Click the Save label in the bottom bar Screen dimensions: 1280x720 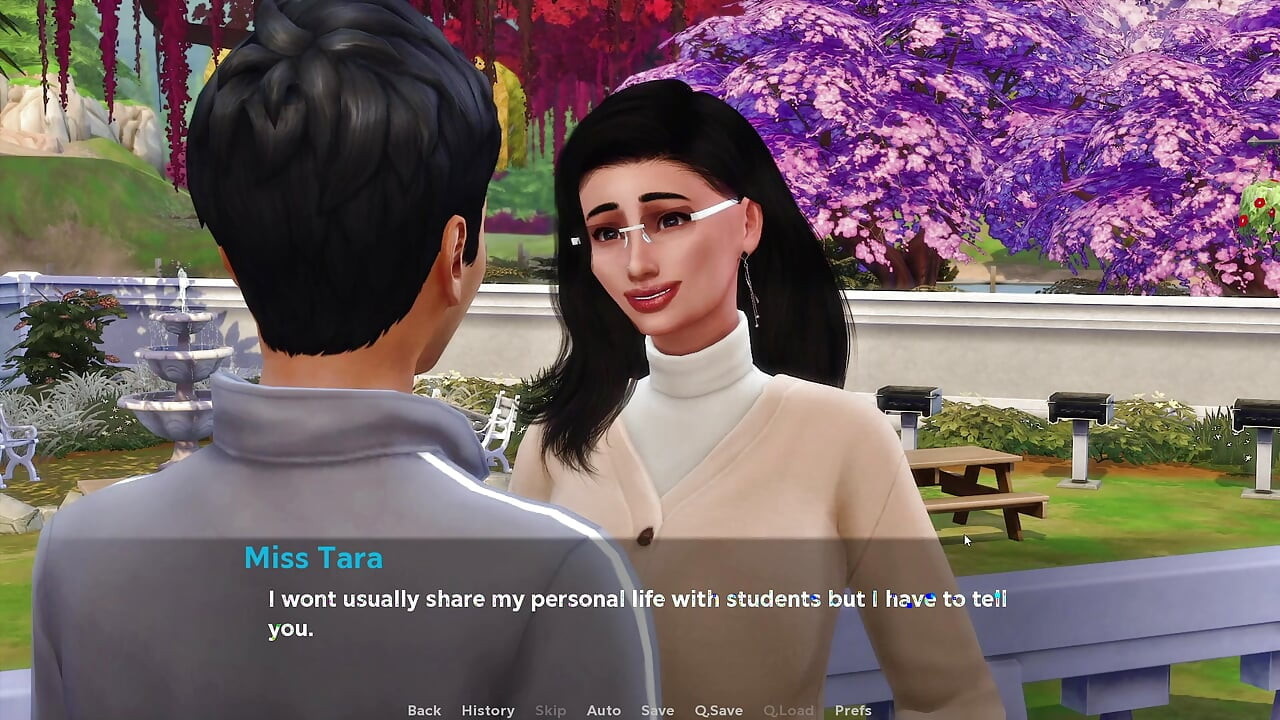click(657, 709)
